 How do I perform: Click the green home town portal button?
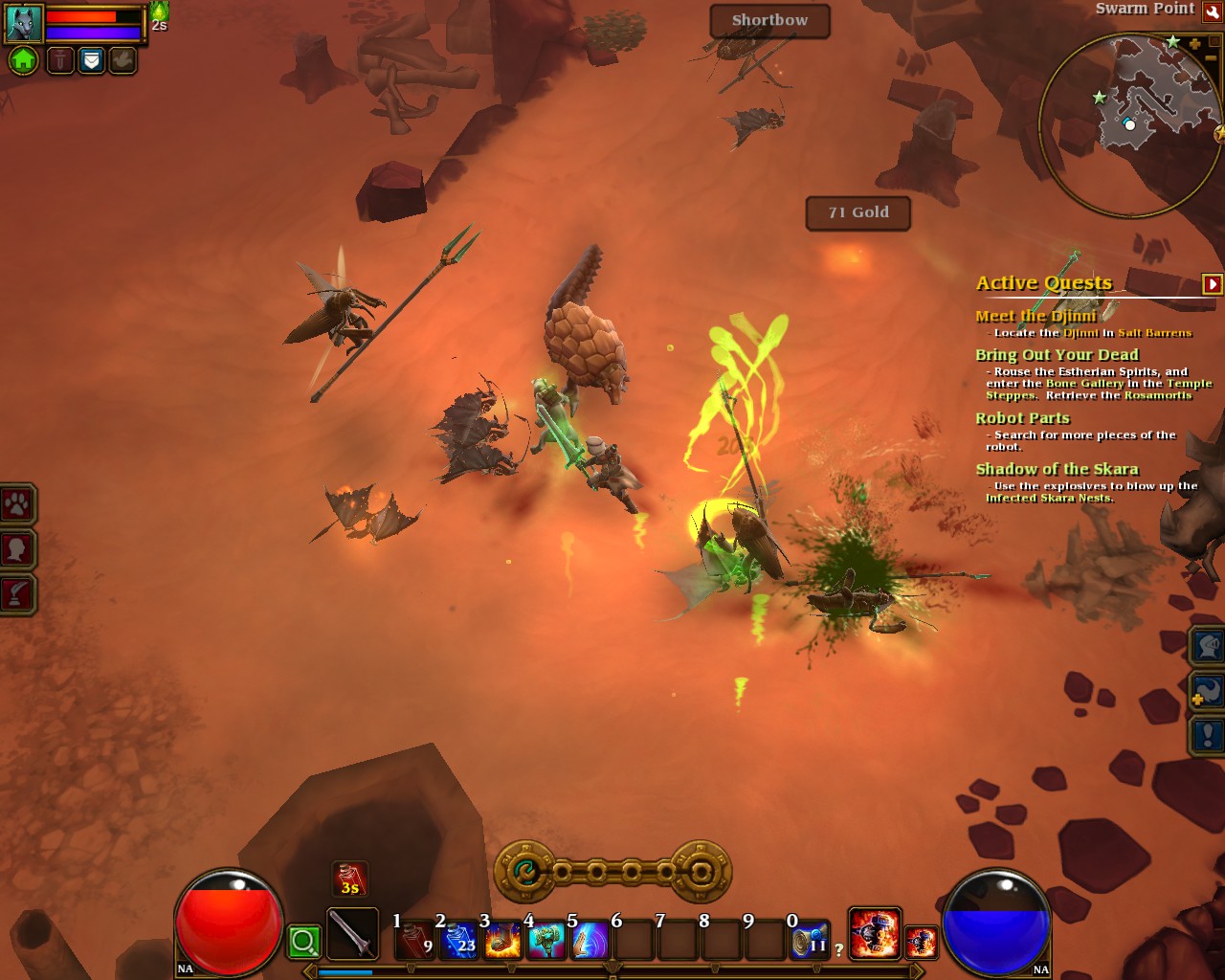tap(23, 61)
